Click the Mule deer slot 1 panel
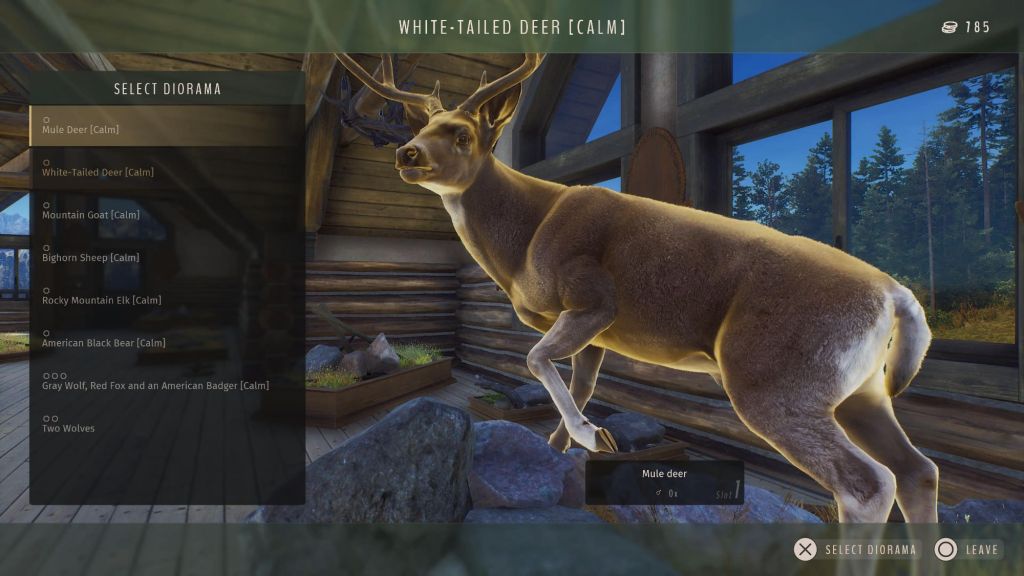This screenshot has width=1024, height=576. (664, 482)
